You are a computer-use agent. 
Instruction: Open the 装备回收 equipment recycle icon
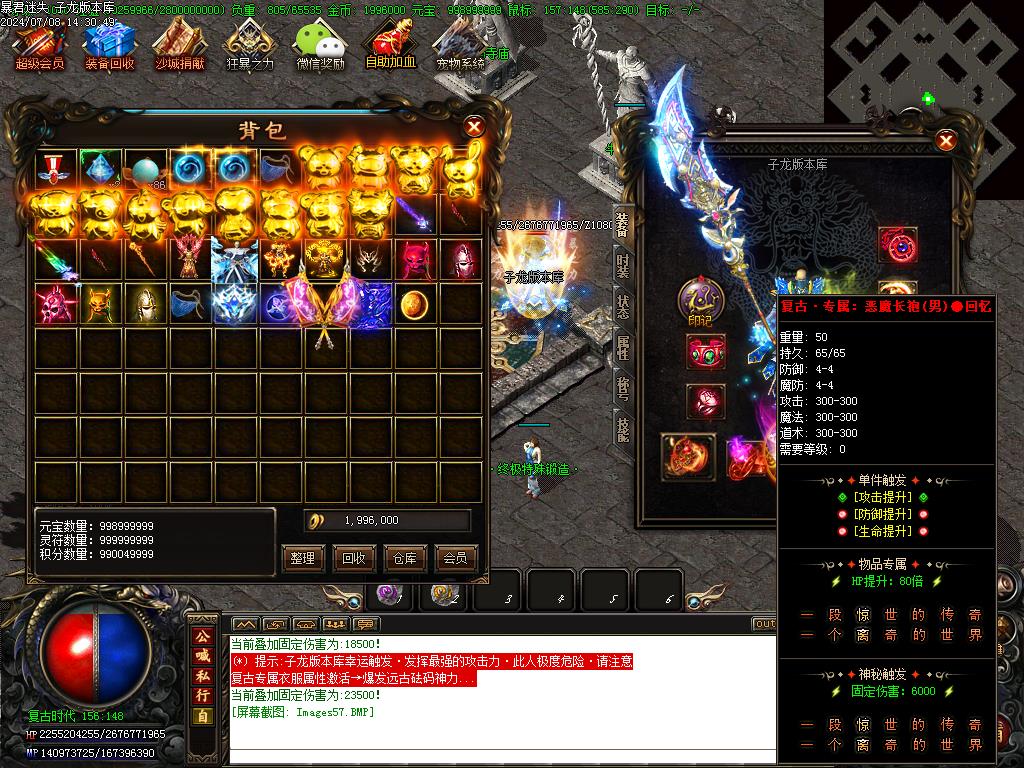(109, 45)
